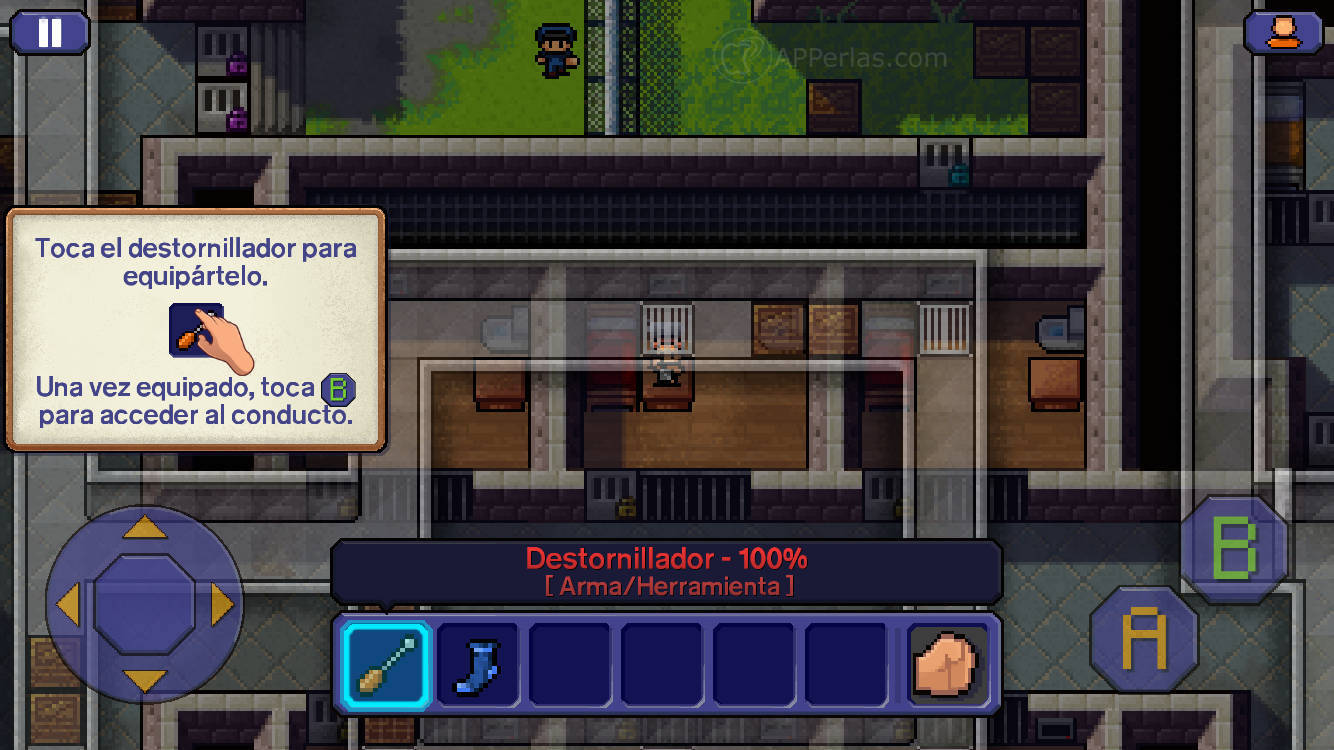Viewport: 1334px width, 750px height.
Task: Toggle the sock as your equipped item
Action: (477, 666)
